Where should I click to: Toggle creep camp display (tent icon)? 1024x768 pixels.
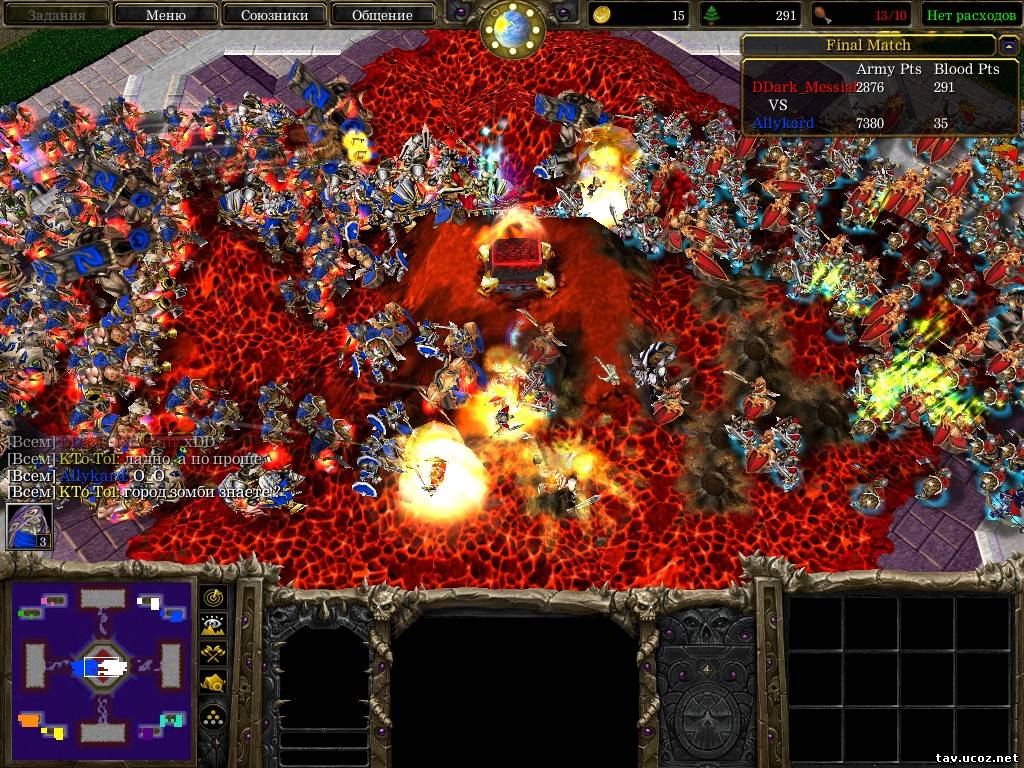coord(214,682)
